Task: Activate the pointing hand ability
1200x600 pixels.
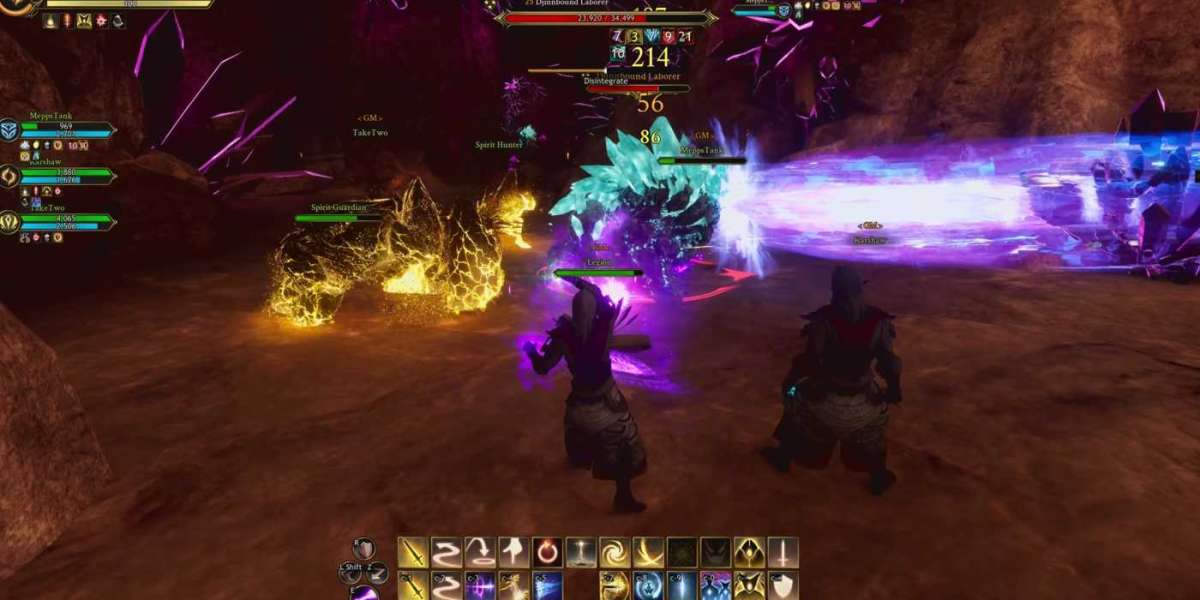Action: point(514,552)
